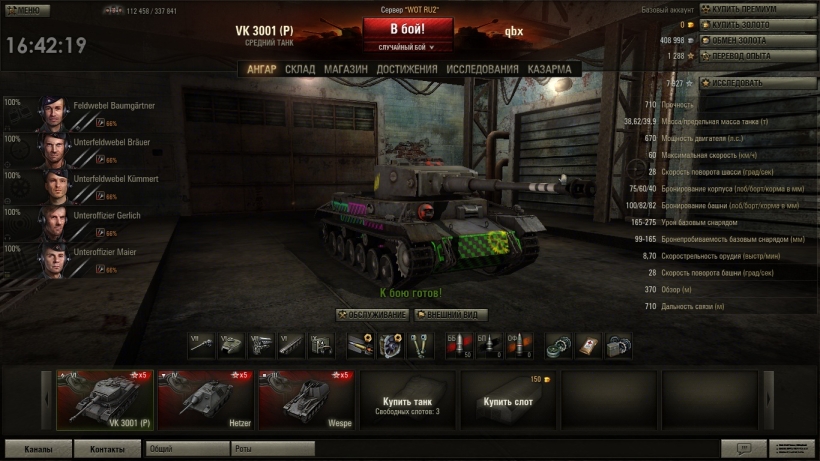Open the Каналы chat channels button

point(40,449)
